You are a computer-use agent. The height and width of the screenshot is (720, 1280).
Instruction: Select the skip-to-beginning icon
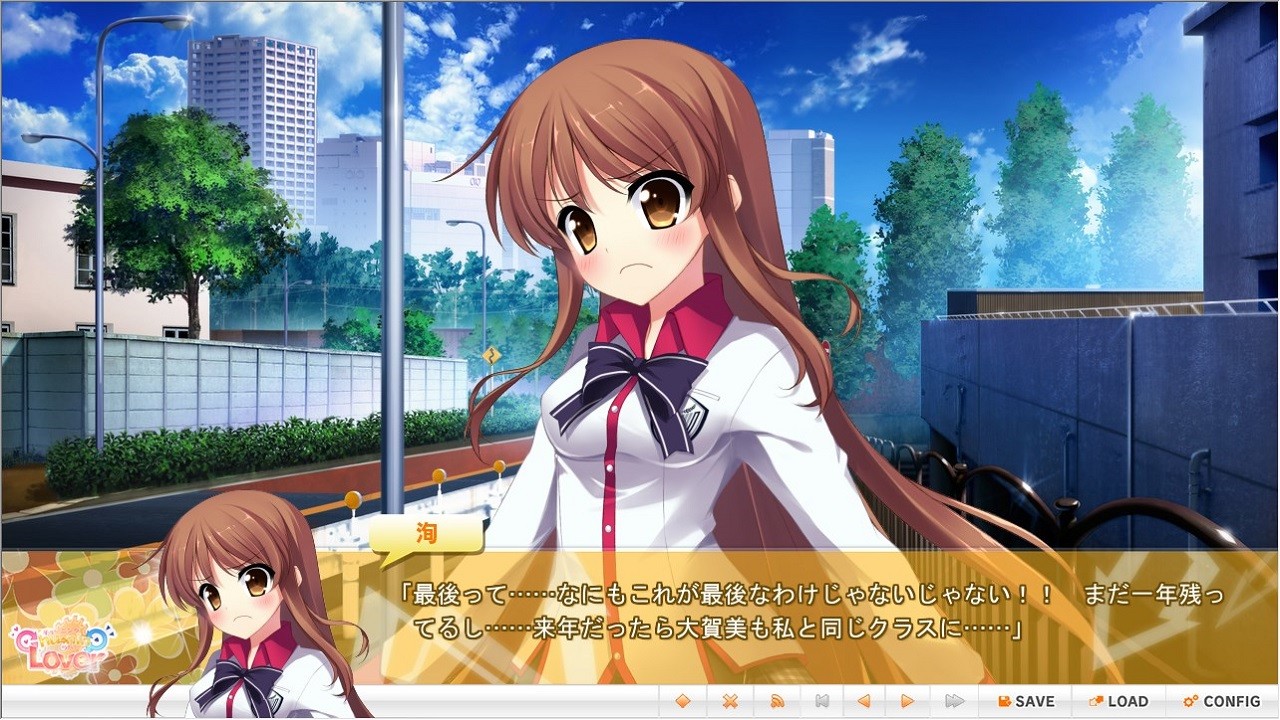click(820, 701)
